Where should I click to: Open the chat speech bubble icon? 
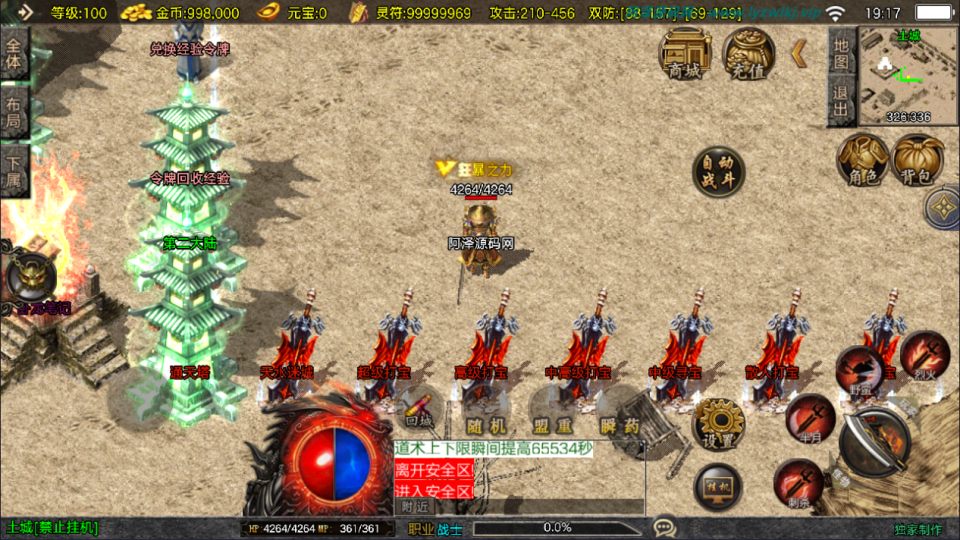point(663,527)
